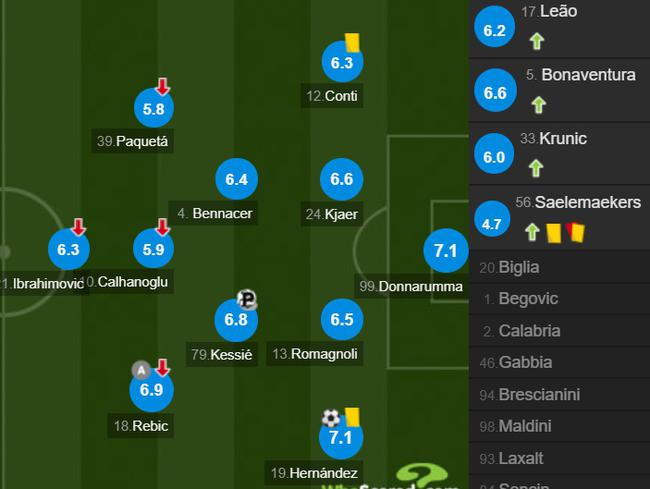
Task: Choose Ibrahimović's 6.3 rating bubble
Action: click(x=70, y=248)
